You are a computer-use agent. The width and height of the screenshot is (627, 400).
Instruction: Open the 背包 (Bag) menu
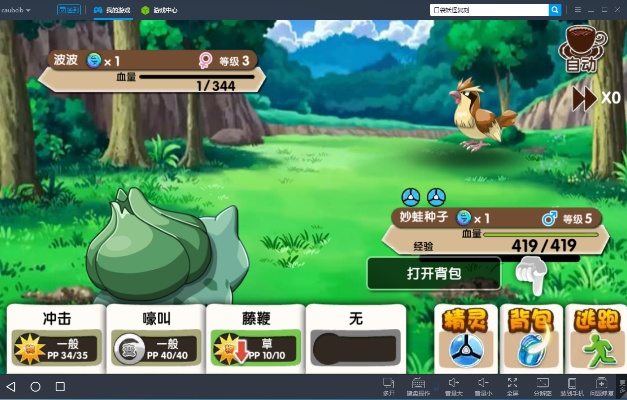529,338
